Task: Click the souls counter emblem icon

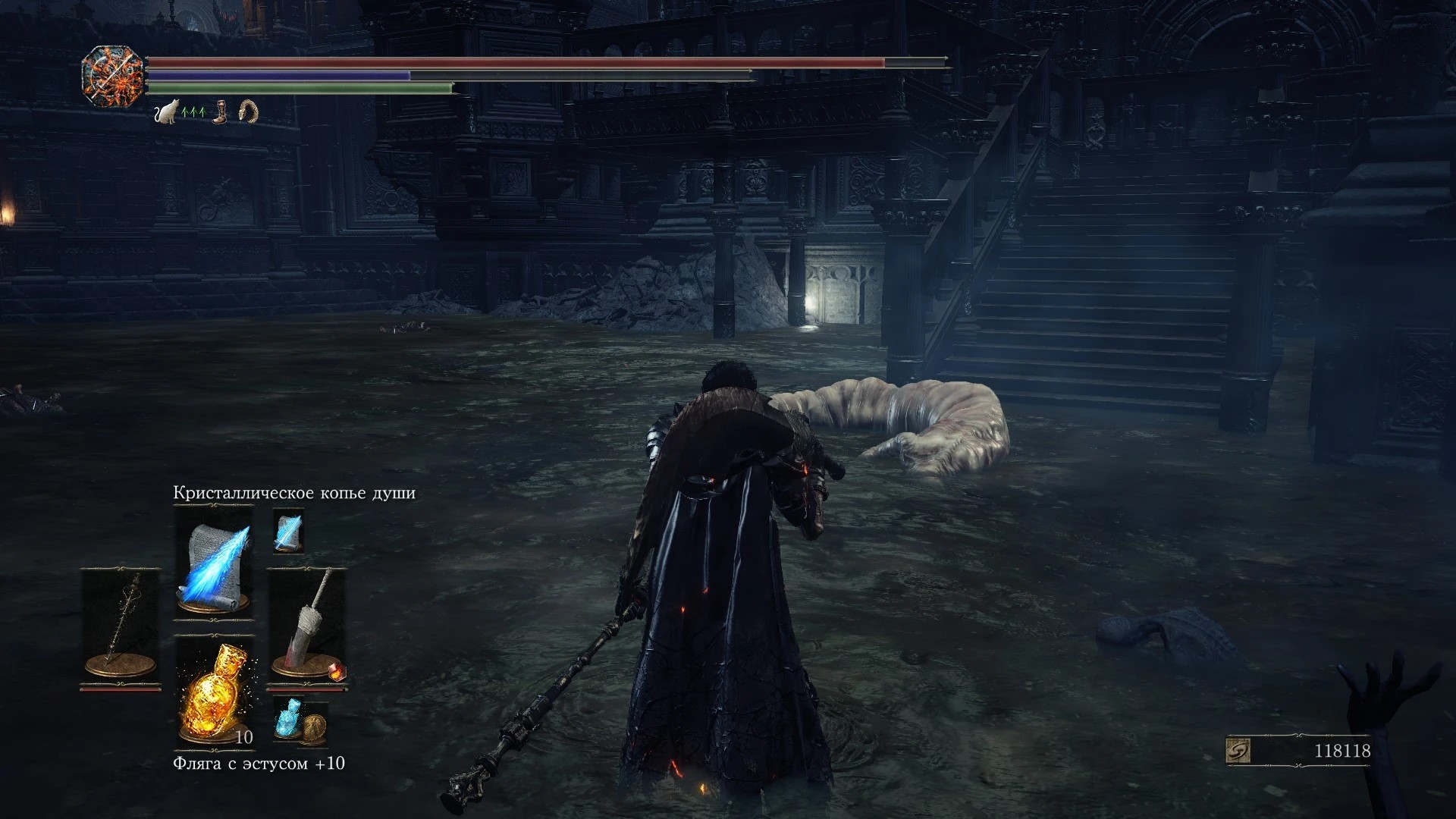Action: click(1238, 751)
